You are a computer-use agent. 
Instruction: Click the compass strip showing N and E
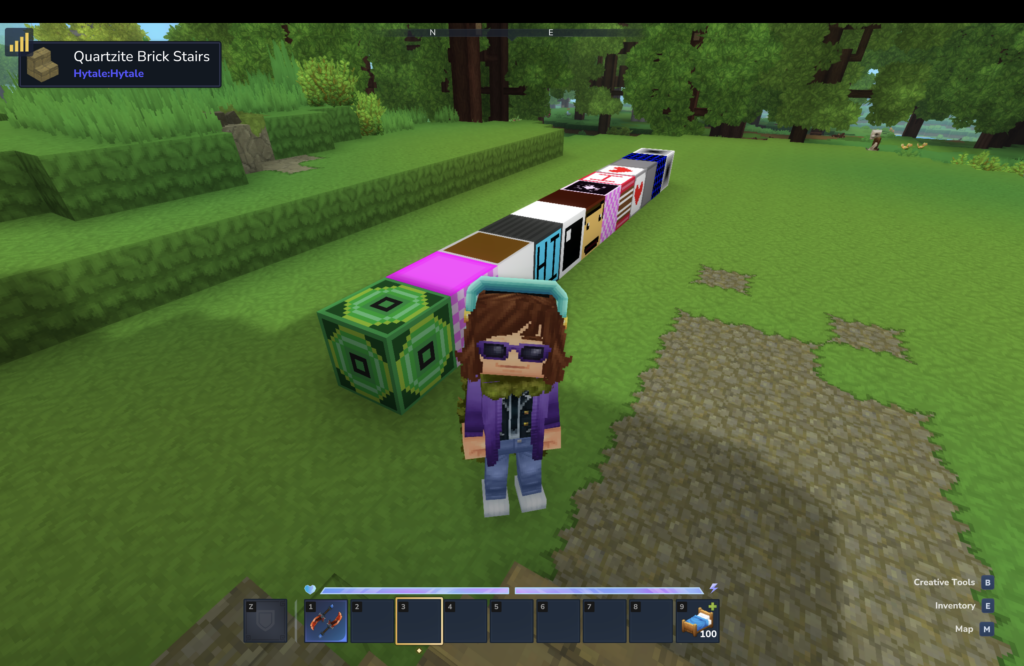click(x=510, y=33)
